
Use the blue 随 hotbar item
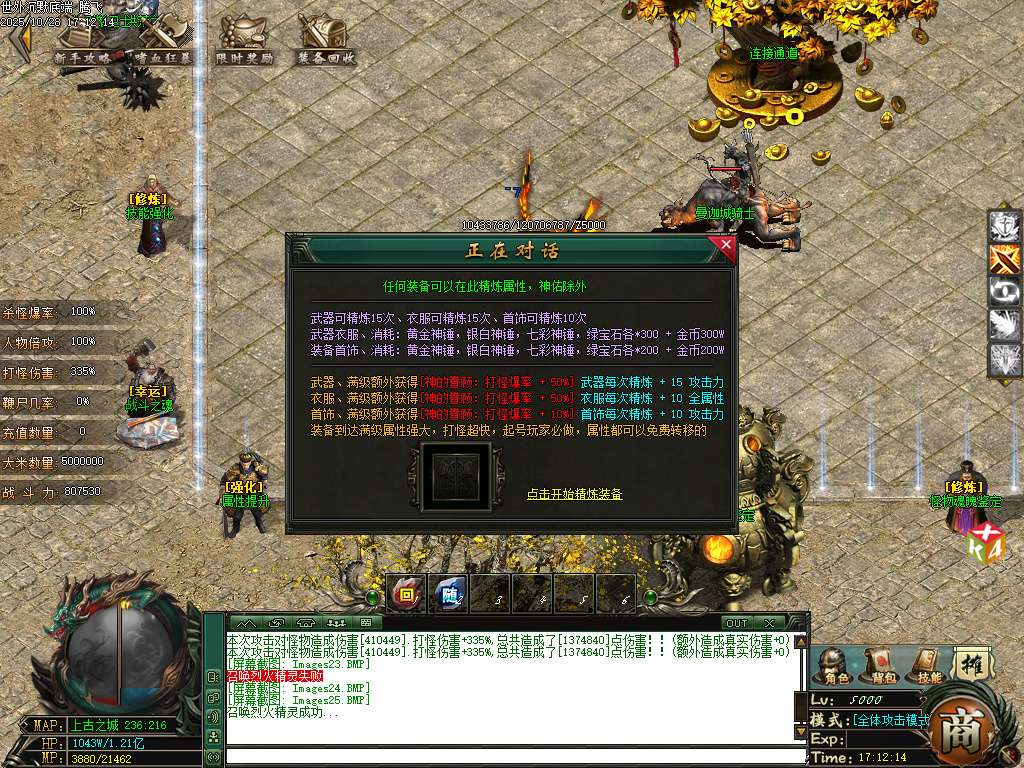[449, 593]
